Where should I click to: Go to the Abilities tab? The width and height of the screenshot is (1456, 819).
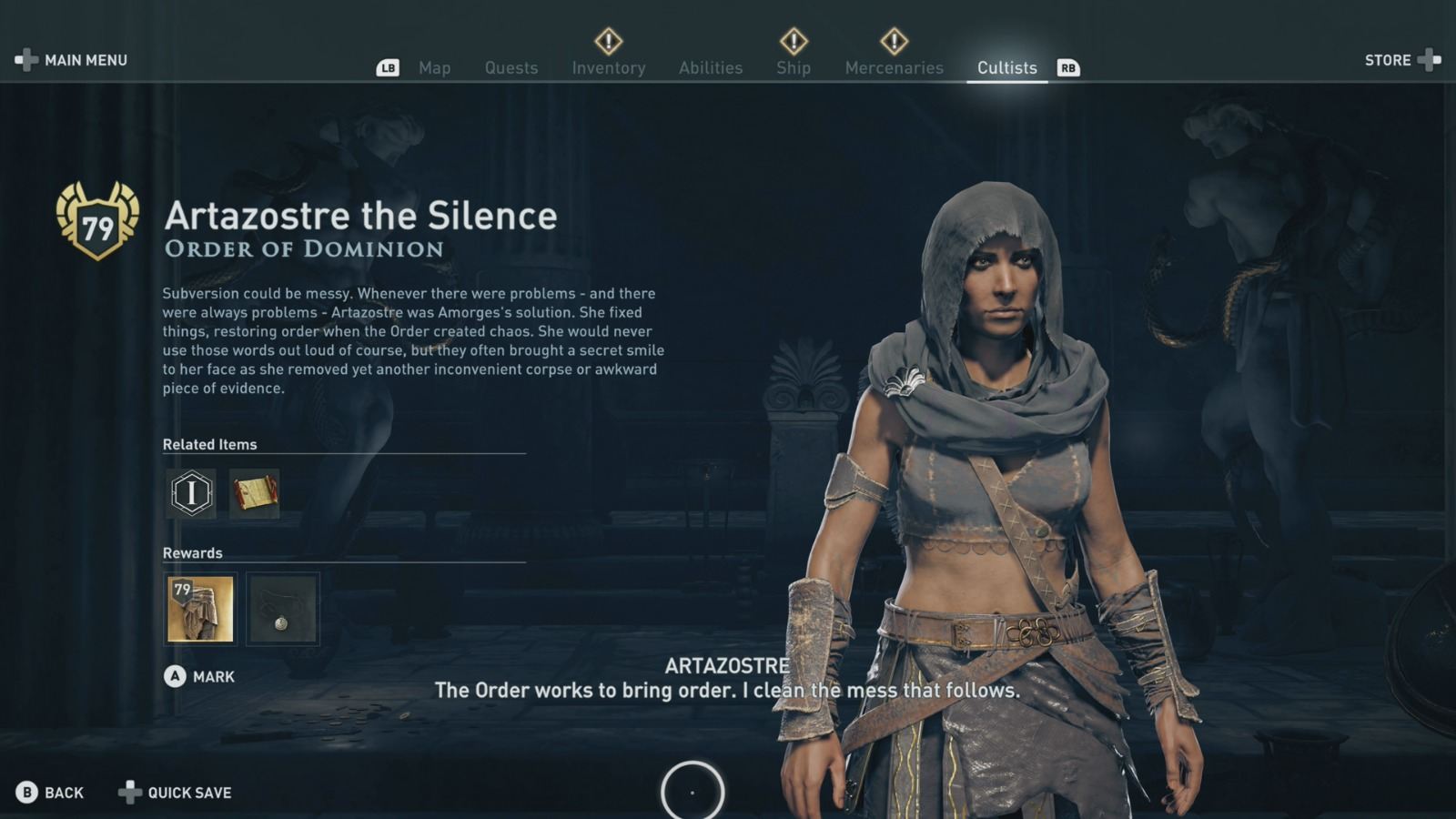tap(710, 67)
